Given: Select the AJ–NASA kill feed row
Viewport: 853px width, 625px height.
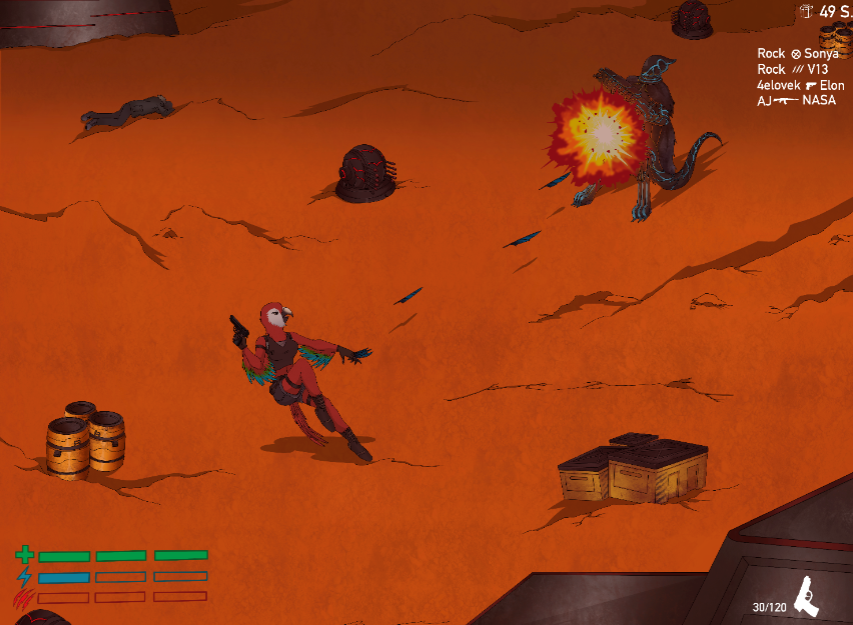Looking at the screenshot, I should click(796, 101).
